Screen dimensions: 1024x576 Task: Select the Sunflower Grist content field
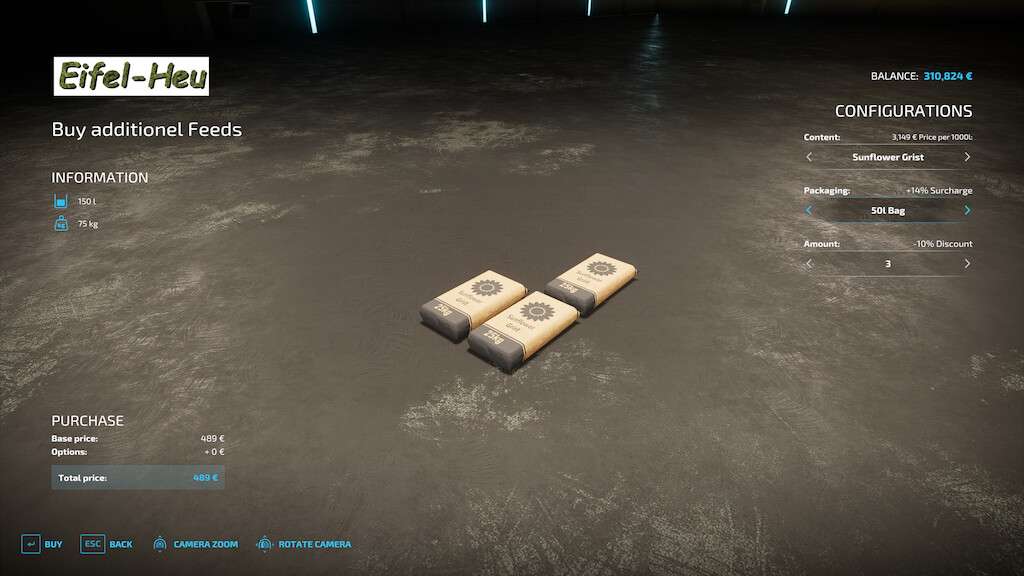pyautogui.click(x=888, y=157)
